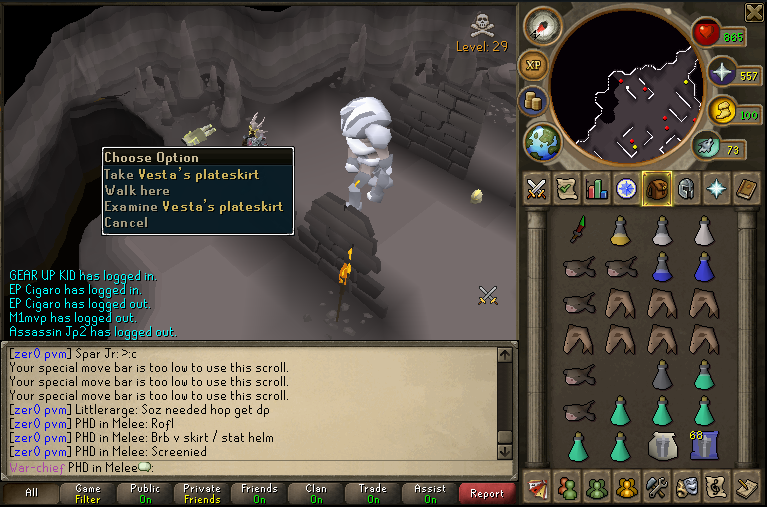The image size is (767, 507).
Task: Choose Take Vesta's plateskirt option
Action: (181, 174)
